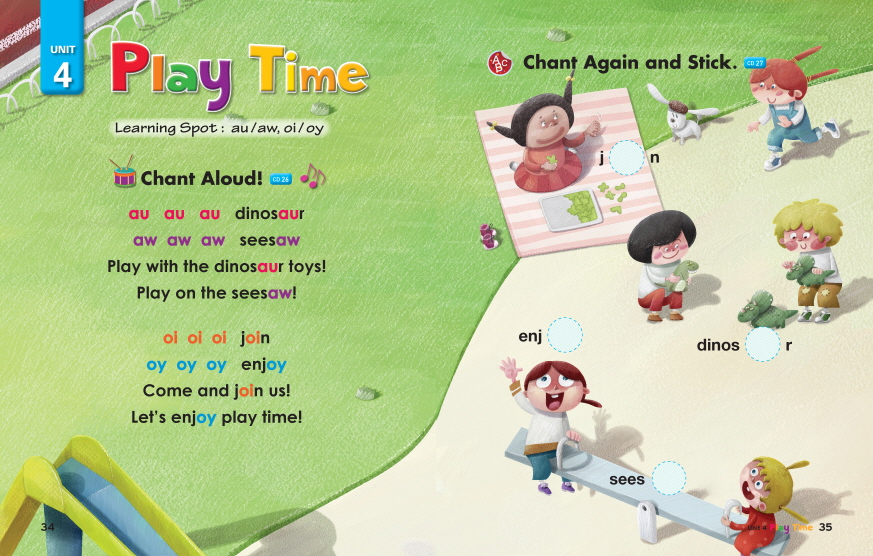Play the CD 27 audio track badge
The image size is (873, 556).
[x=754, y=64]
